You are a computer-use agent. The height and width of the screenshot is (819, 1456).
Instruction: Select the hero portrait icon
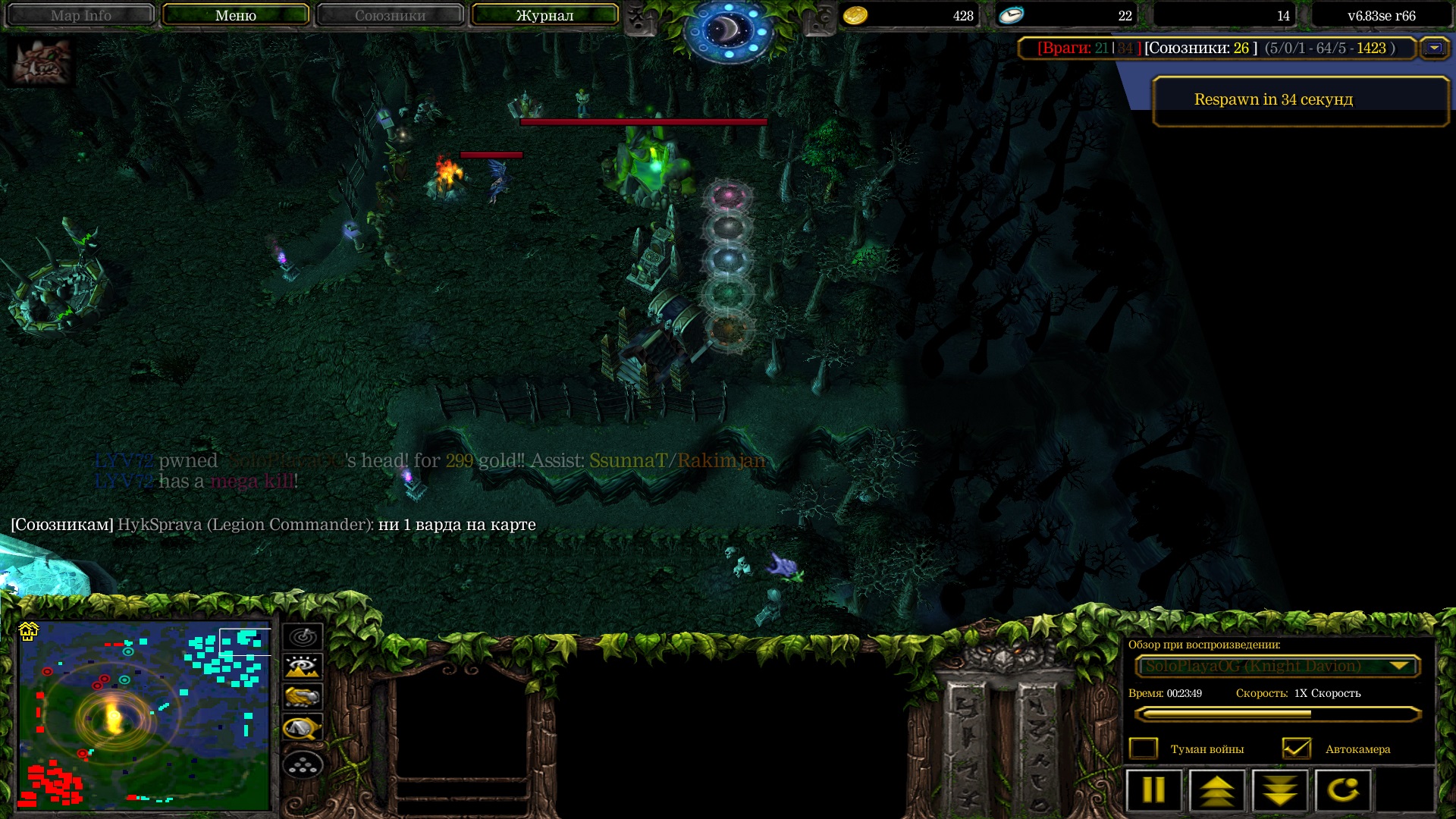[x=42, y=62]
